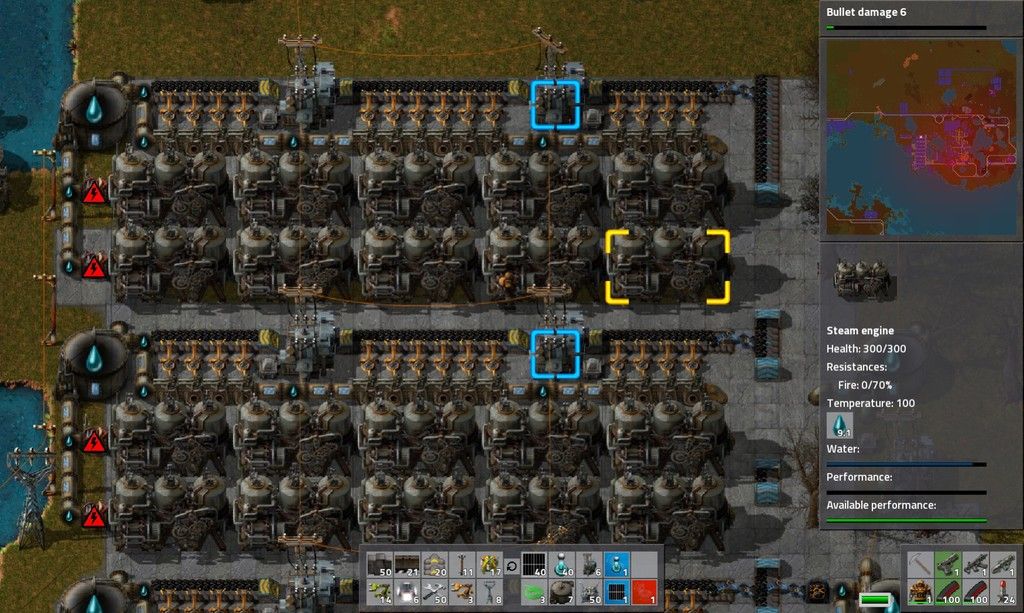Image resolution: width=1024 pixels, height=613 pixels.
Task: Choose the blue-highlighted flask slot
Action: 617,565
